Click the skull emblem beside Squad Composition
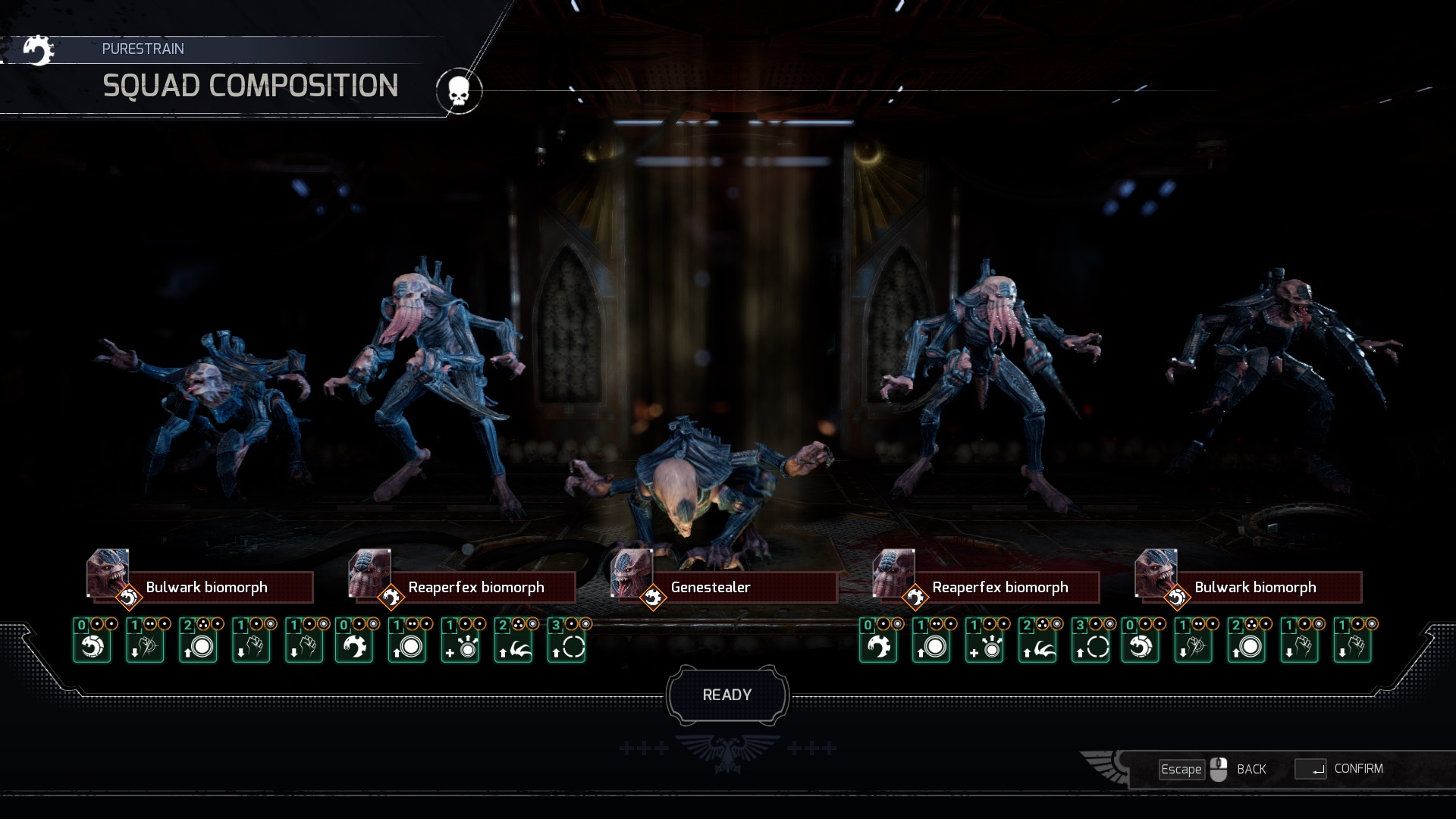Image resolution: width=1456 pixels, height=819 pixels. tap(458, 91)
